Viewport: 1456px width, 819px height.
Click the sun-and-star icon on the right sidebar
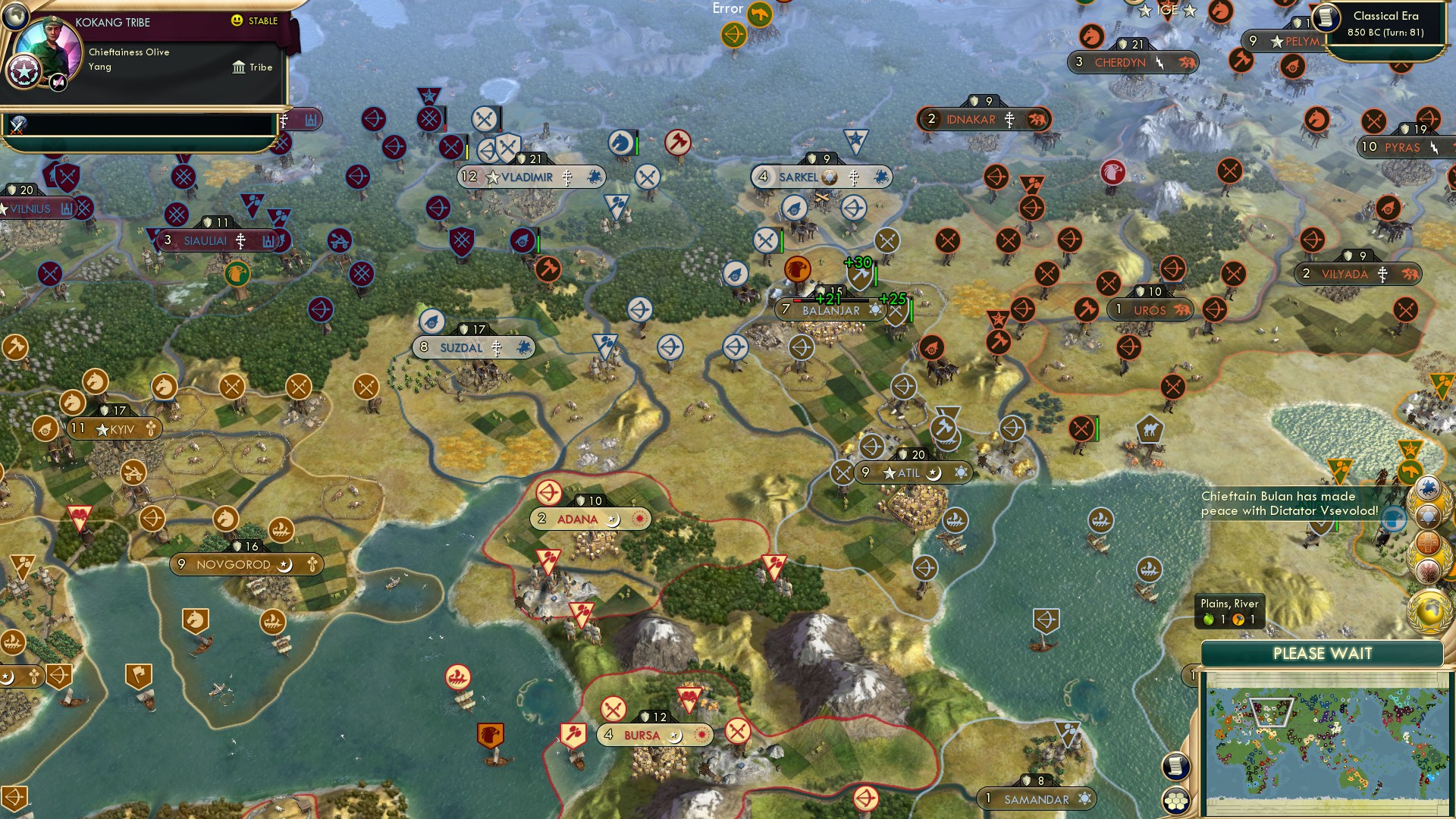tap(1429, 516)
